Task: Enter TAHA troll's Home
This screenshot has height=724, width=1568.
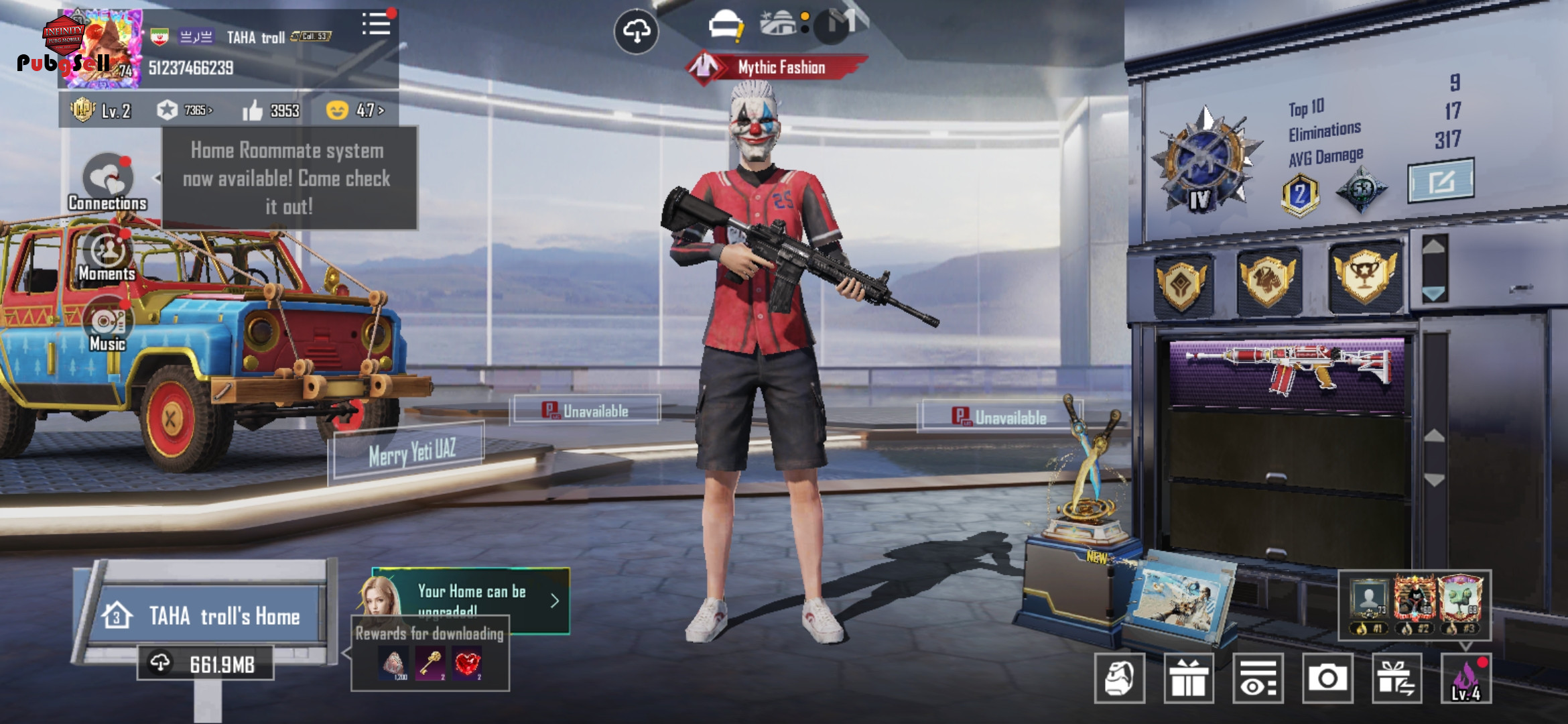Action: [210, 615]
